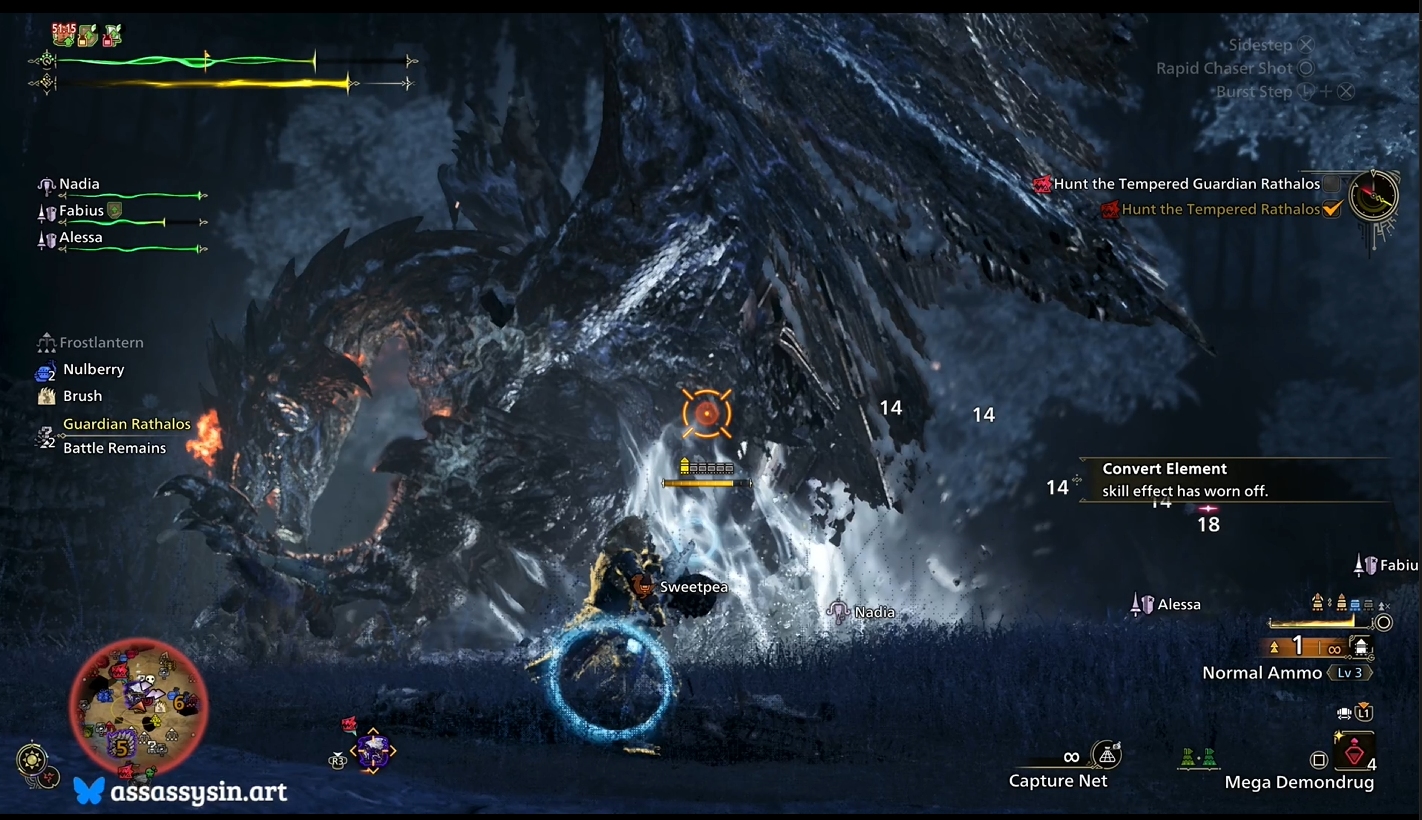The height and width of the screenshot is (820, 1422).
Task: Click the active buff icons by timer
Action: tap(87, 35)
